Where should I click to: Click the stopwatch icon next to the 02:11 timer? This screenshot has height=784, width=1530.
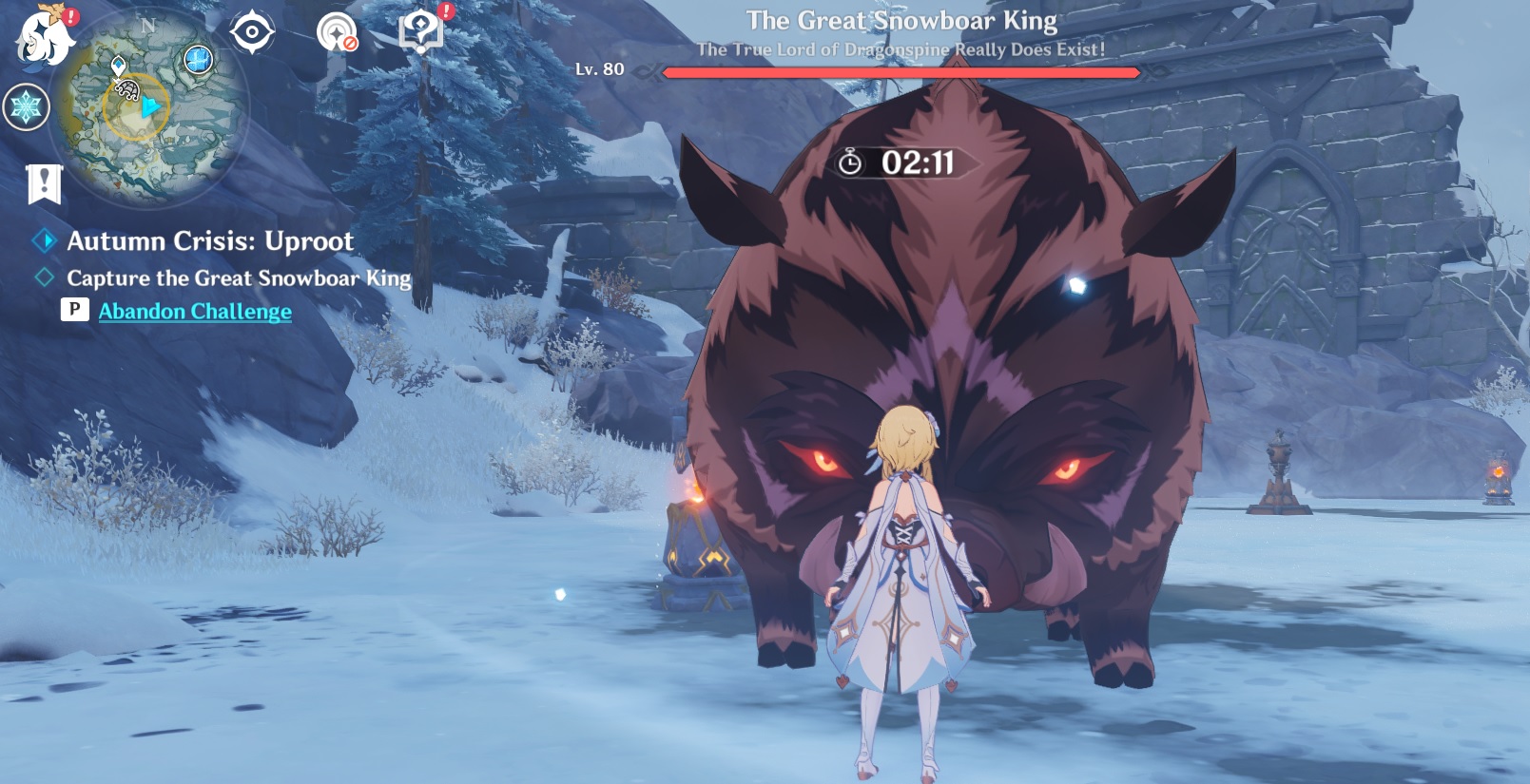849,162
